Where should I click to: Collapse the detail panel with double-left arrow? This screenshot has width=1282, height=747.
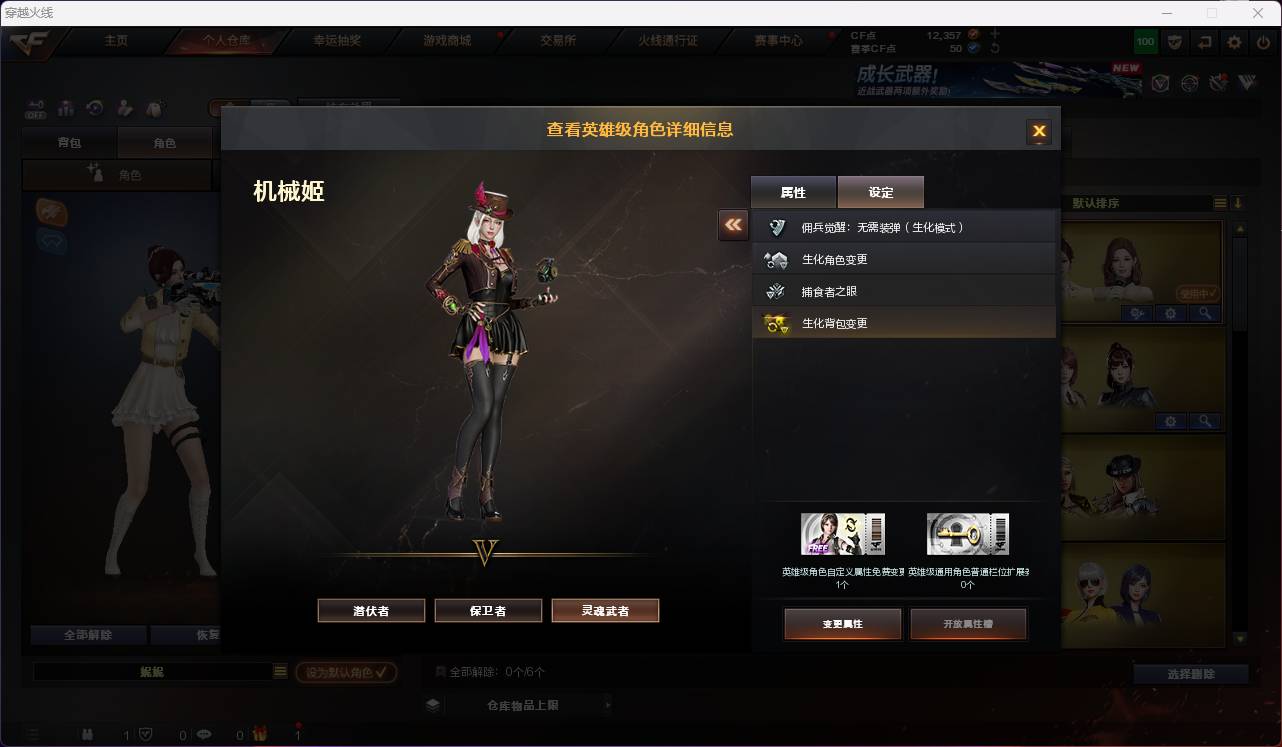point(733,225)
